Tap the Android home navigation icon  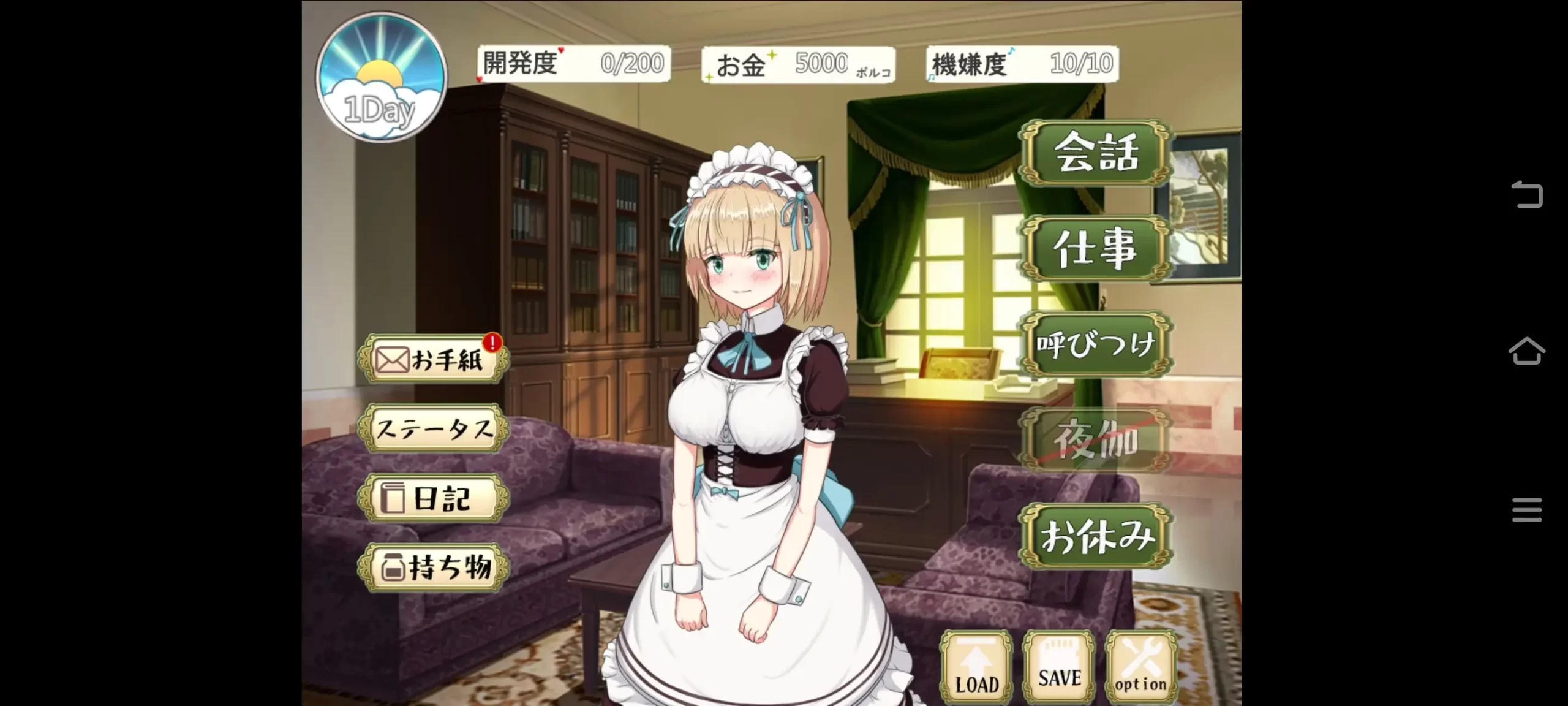coord(1528,351)
